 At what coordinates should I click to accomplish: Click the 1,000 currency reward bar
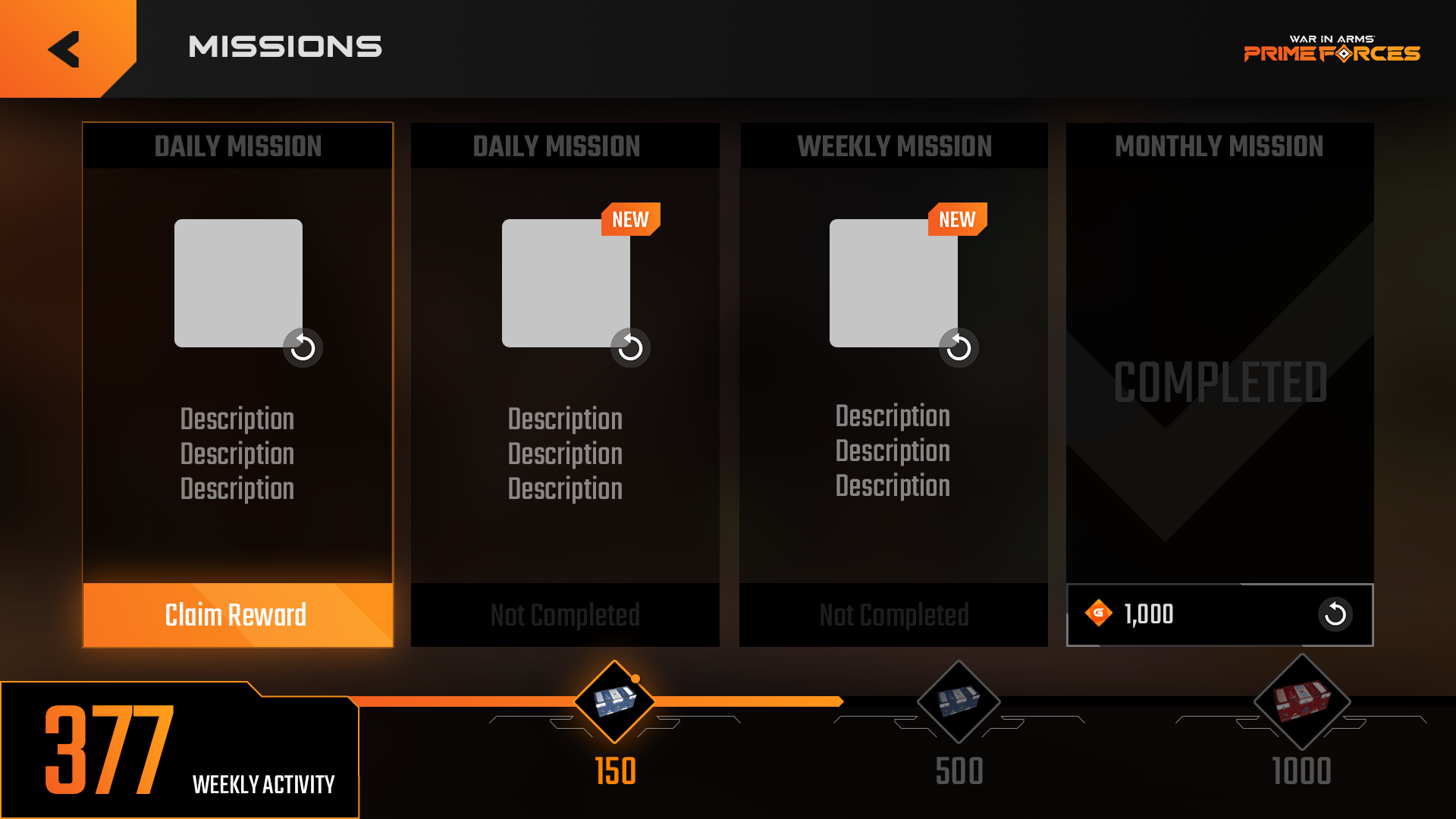pos(1219,615)
